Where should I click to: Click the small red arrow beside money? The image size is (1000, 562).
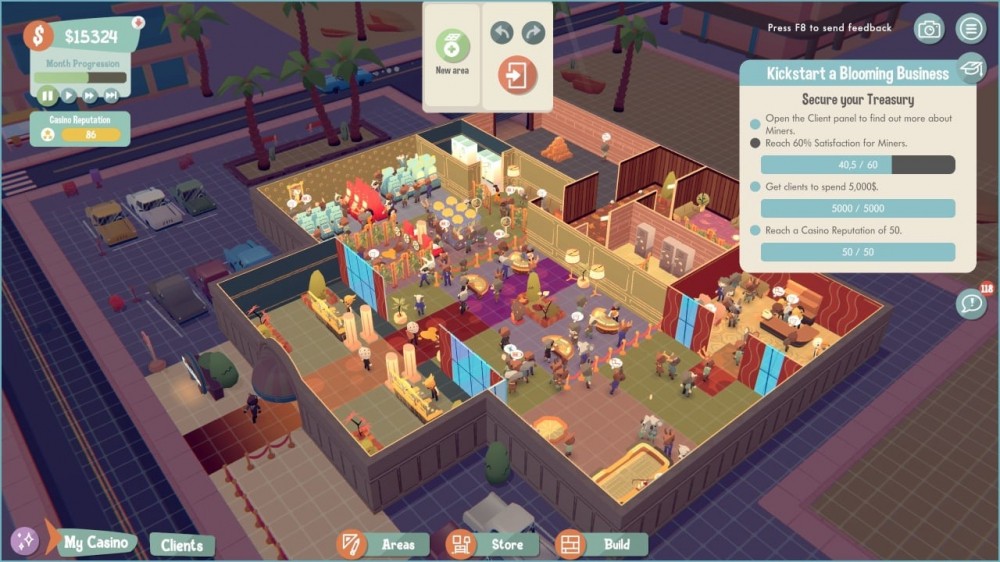[137, 22]
